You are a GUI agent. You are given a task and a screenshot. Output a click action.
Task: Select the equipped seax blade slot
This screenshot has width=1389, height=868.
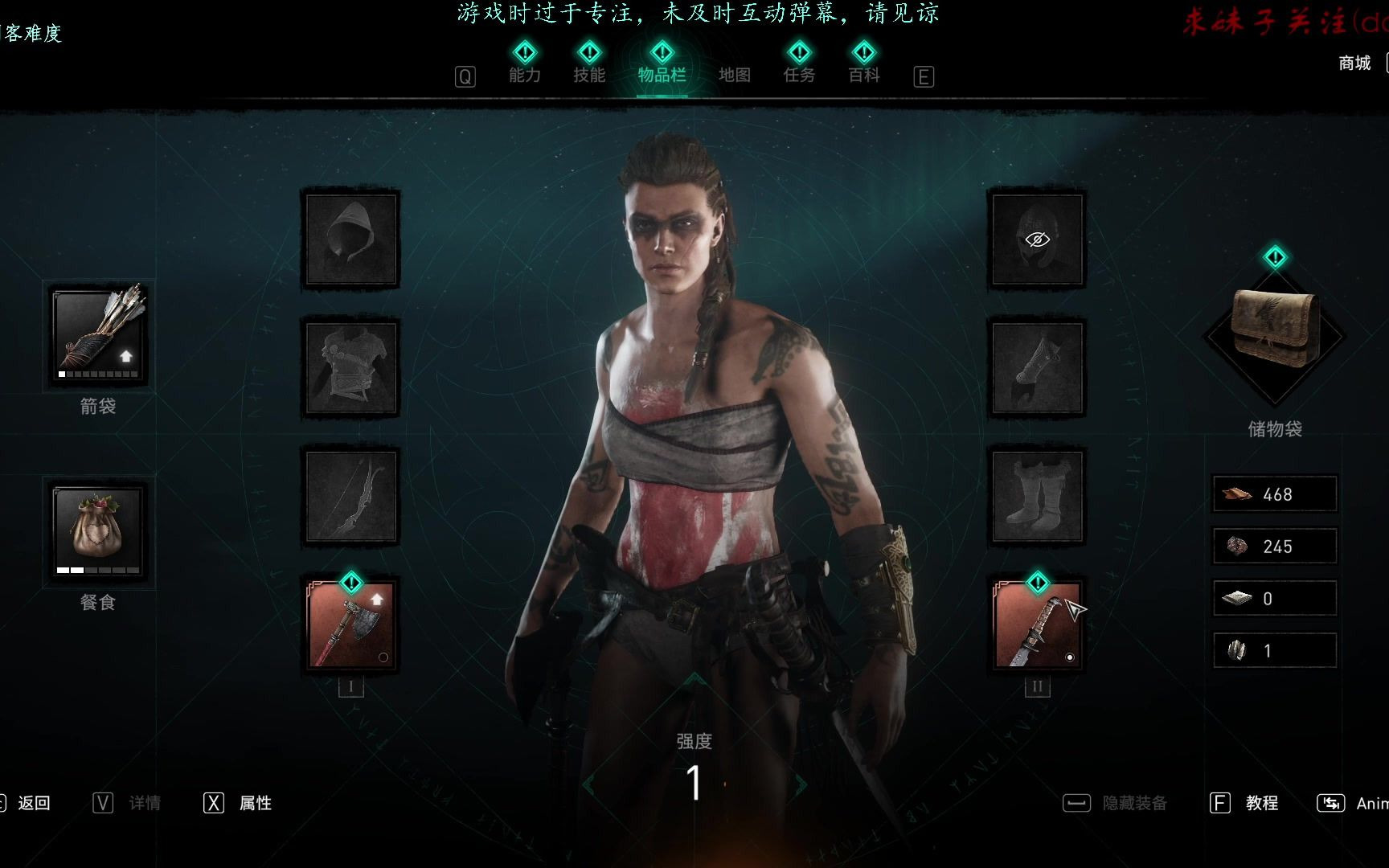coord(1037,625)
